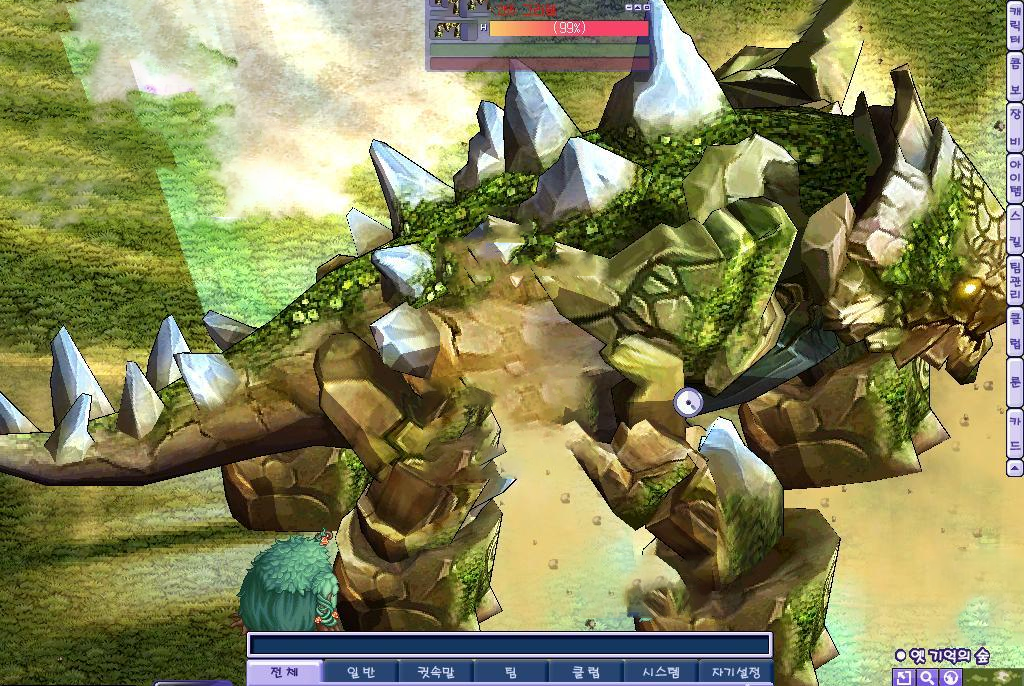Open the 콤보 (Combo) side tab
Screen dimensions: 1024x686
click(x=1015, y=77)
